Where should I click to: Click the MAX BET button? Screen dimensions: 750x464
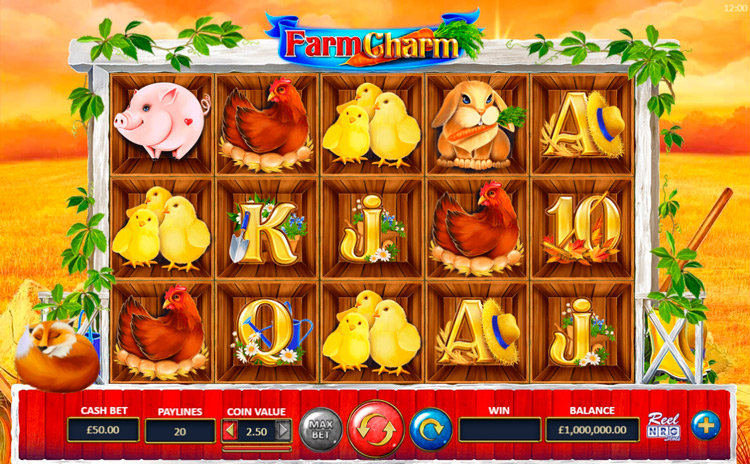tap(321, 429)
